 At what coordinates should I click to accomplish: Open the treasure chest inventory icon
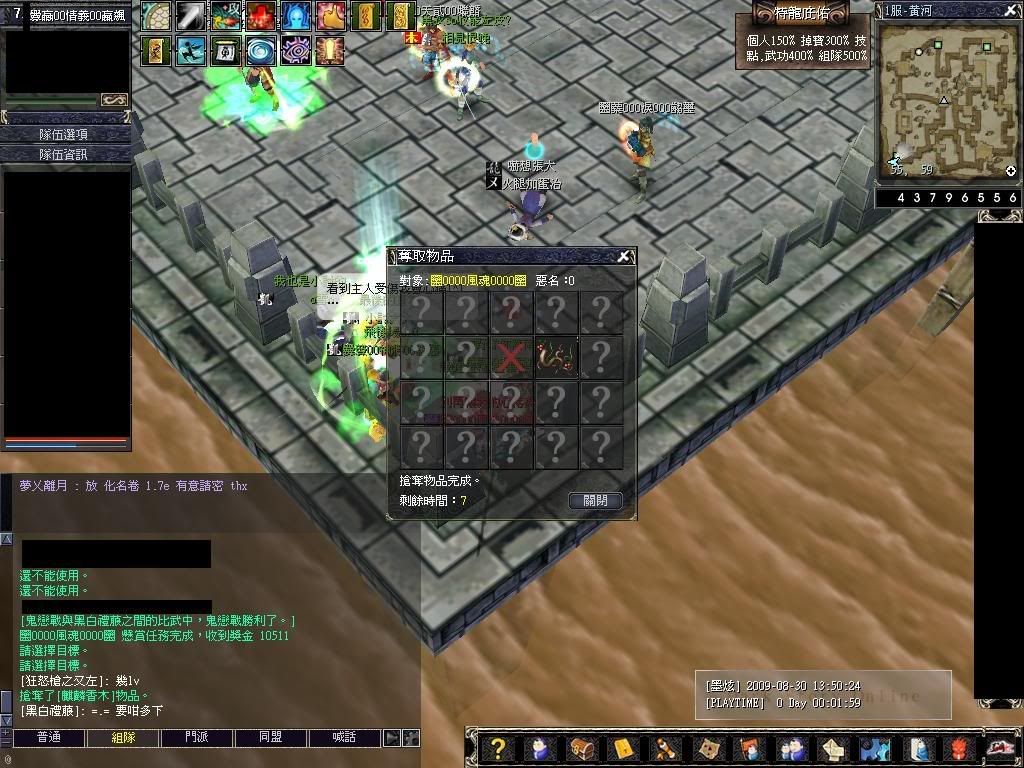pyautogui.click(x=582, y=748)
